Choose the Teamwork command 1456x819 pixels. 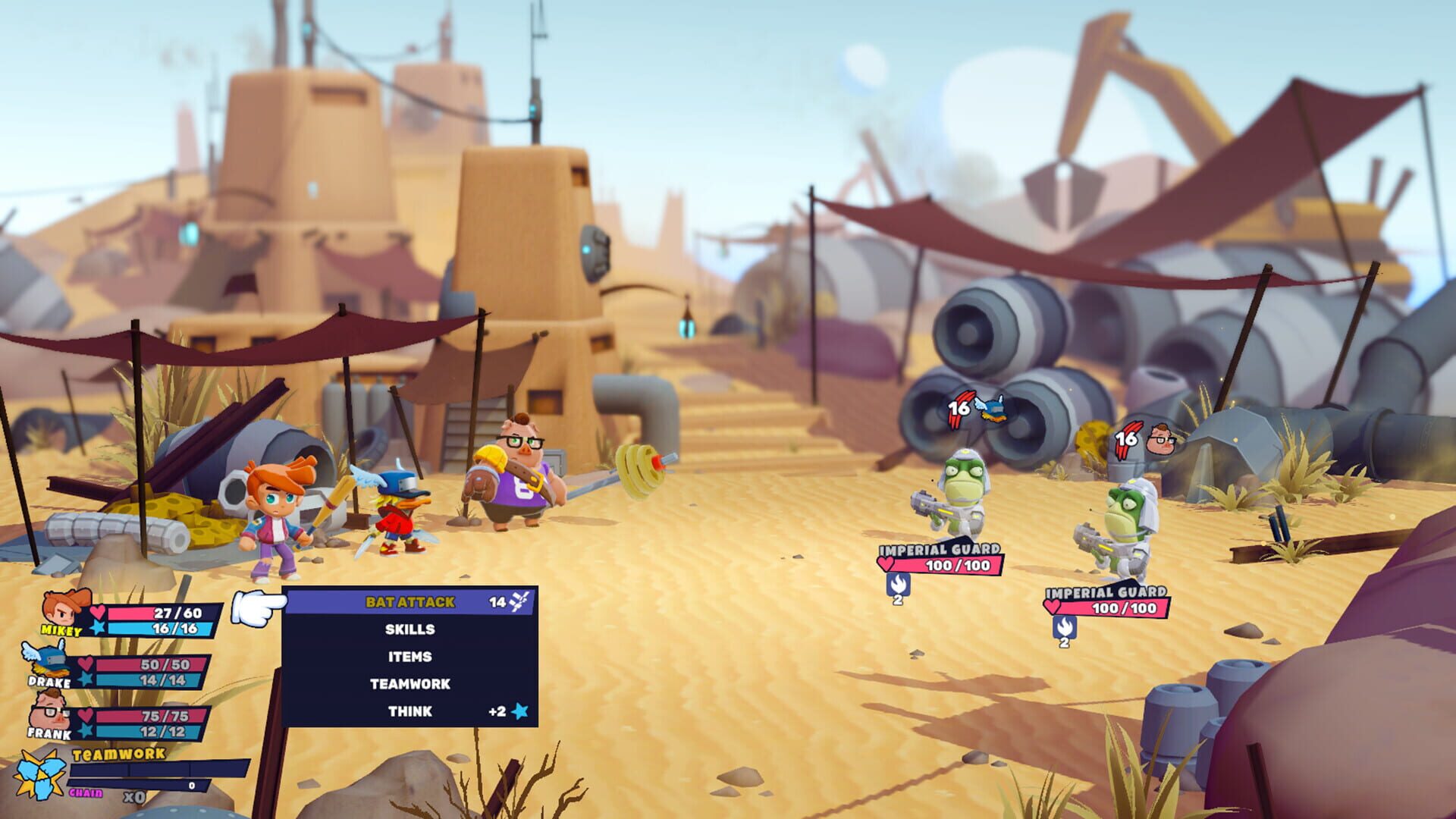(x=410, y=684)
